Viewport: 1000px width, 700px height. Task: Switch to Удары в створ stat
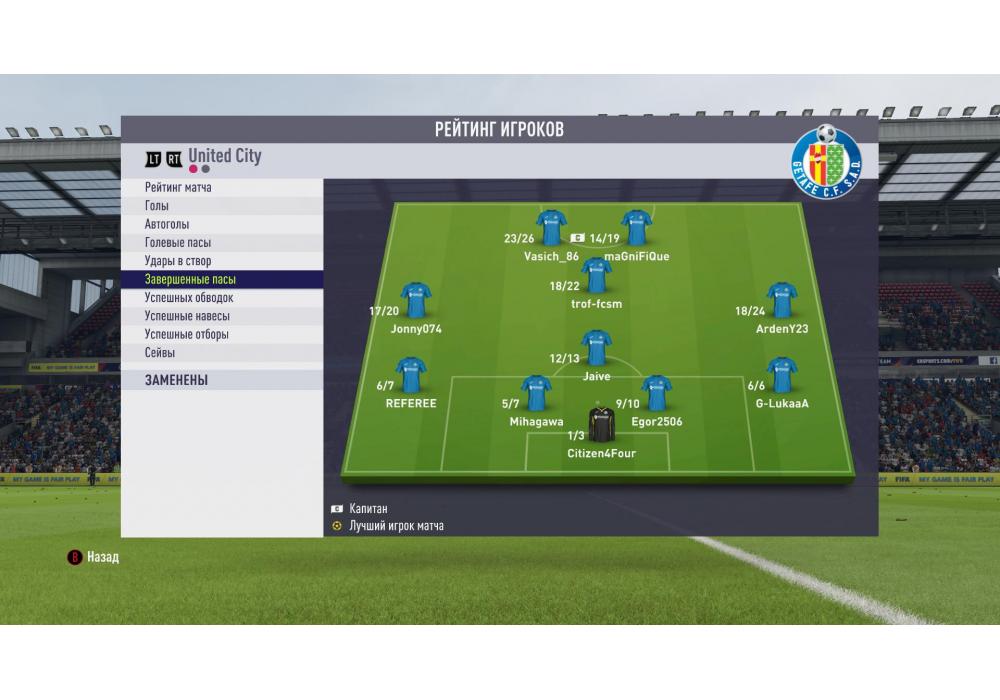[222, 261]
